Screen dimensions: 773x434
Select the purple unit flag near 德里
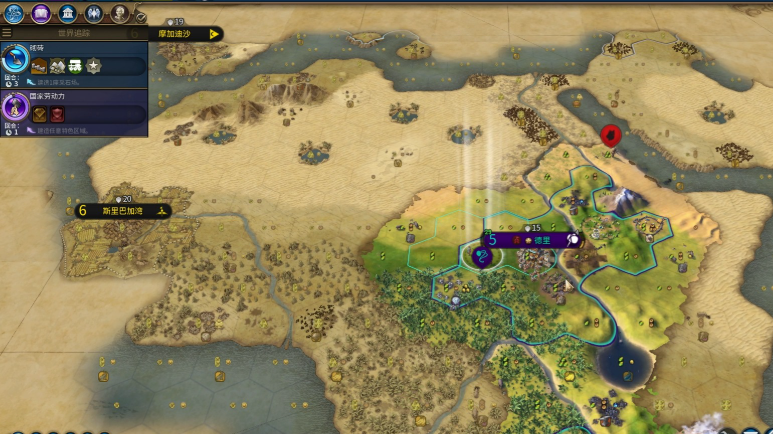pos(483,257)
